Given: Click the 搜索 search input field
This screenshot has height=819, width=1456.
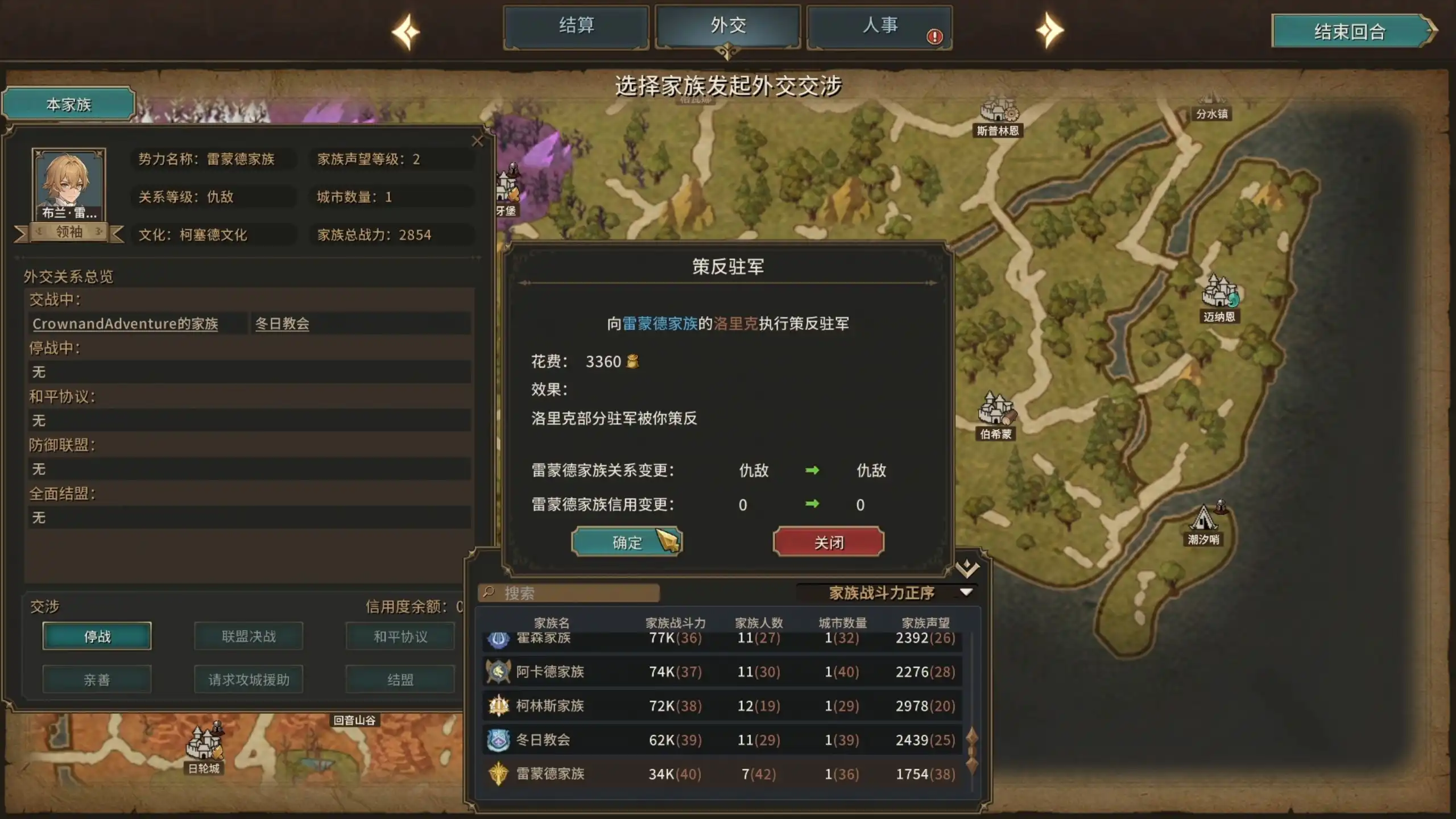Looking at the screenshot, I should pyautogui.click(x=569, y=593).
